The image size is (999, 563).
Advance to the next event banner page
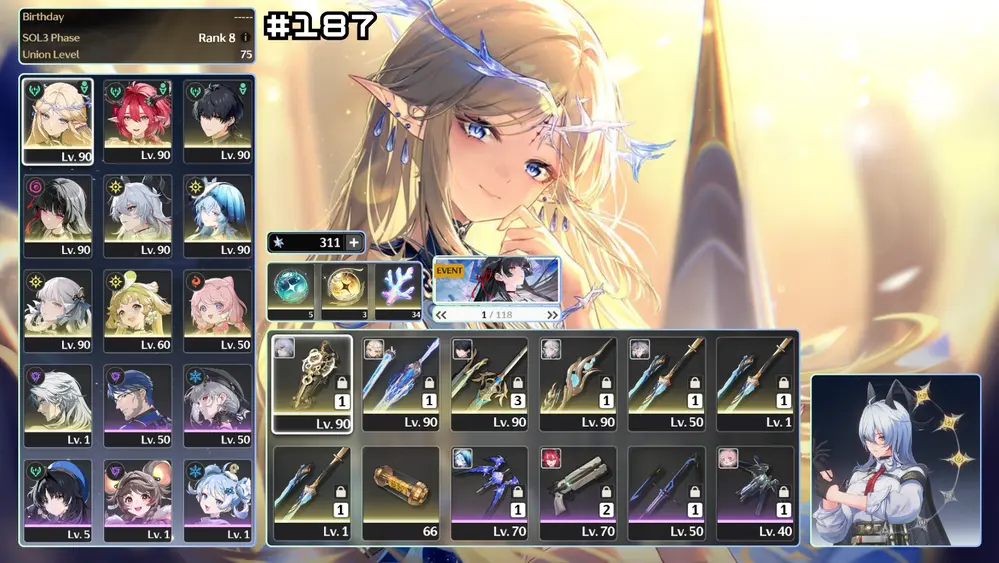click(x=552, y=314)
